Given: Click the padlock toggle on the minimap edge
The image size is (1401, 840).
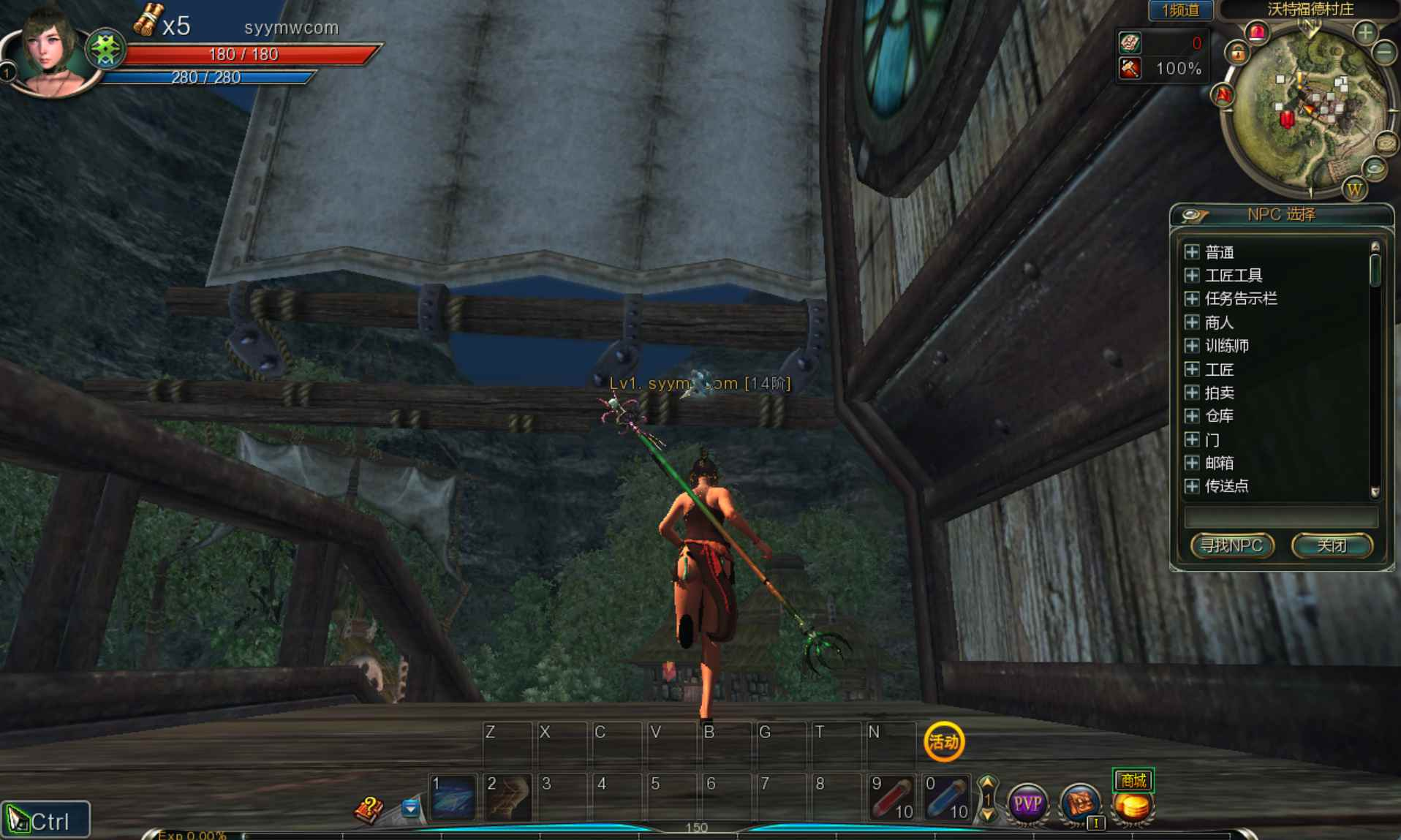Looking at the screenshot, I should (x=1238, y=53).
